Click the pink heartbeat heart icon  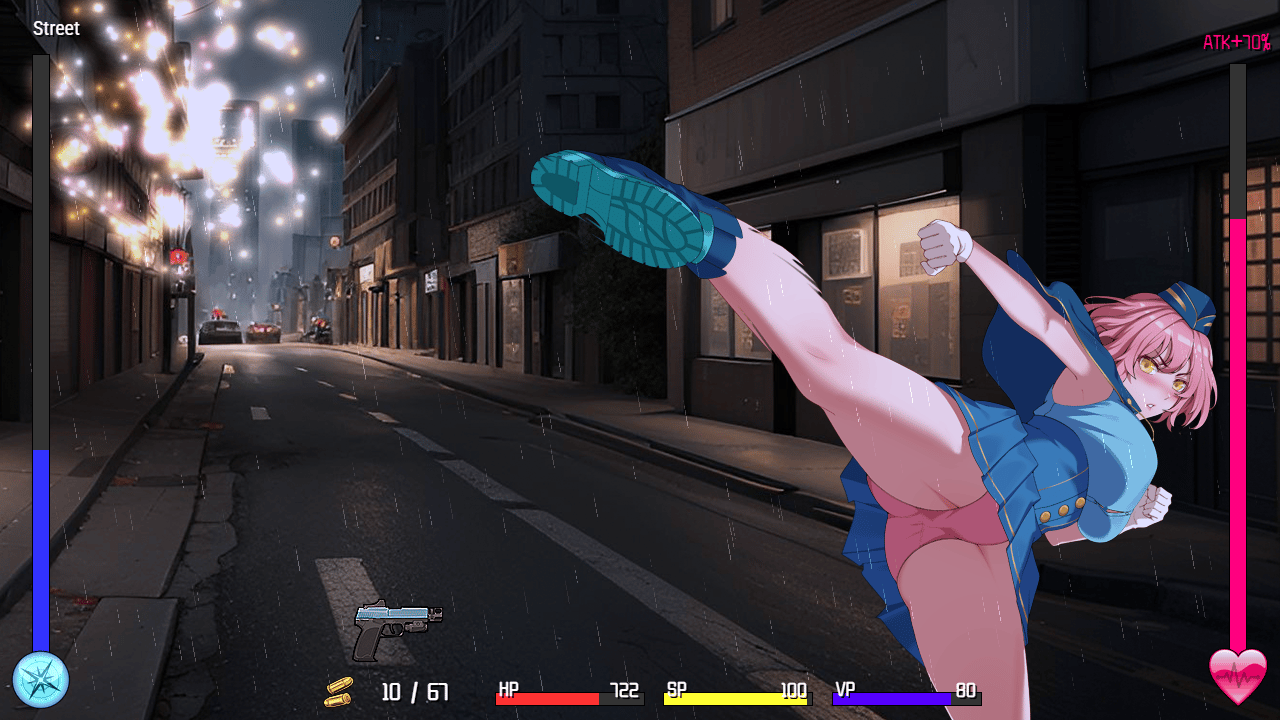click(1238, 677)
